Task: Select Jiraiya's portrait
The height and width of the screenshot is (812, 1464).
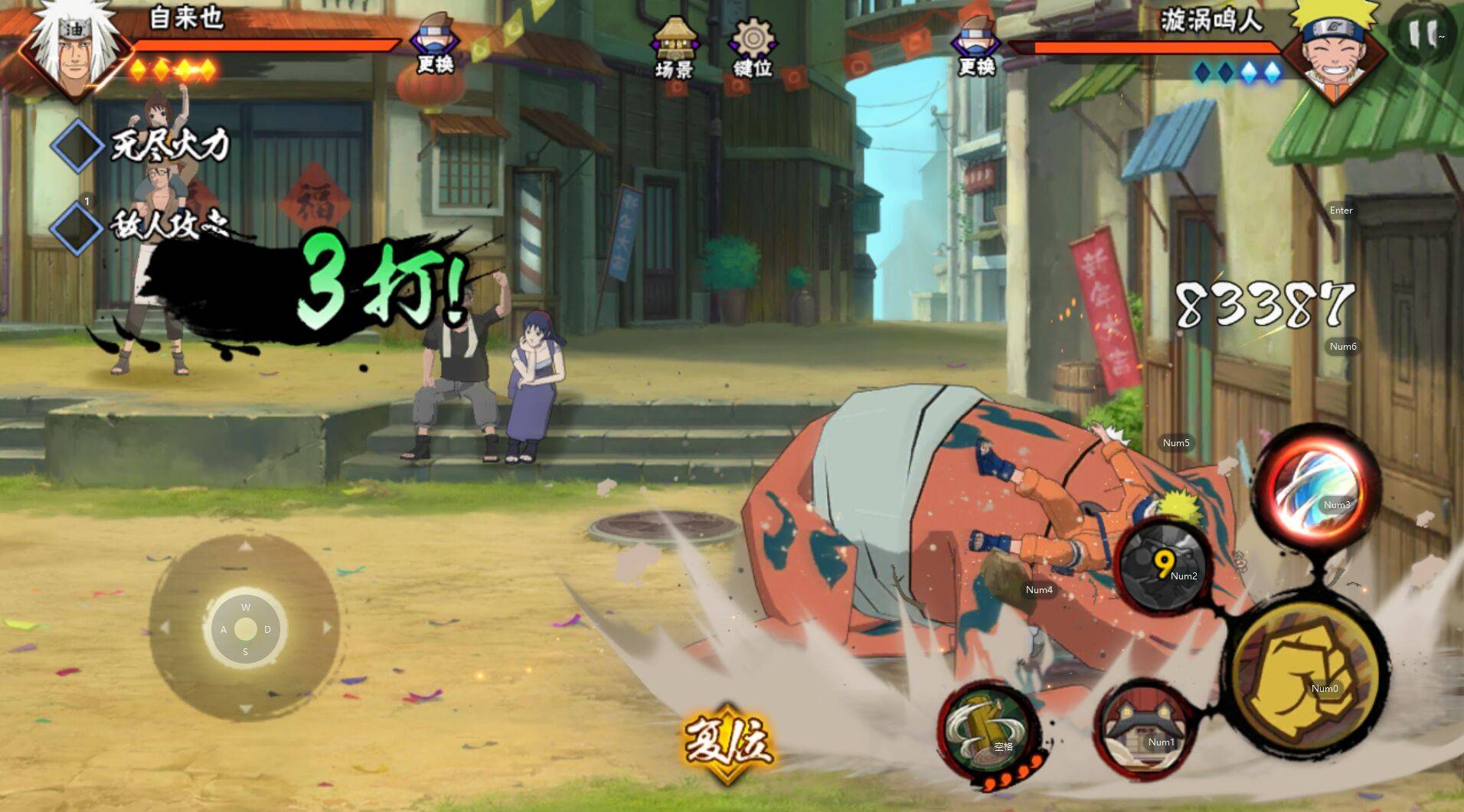Action: point(72,47)
